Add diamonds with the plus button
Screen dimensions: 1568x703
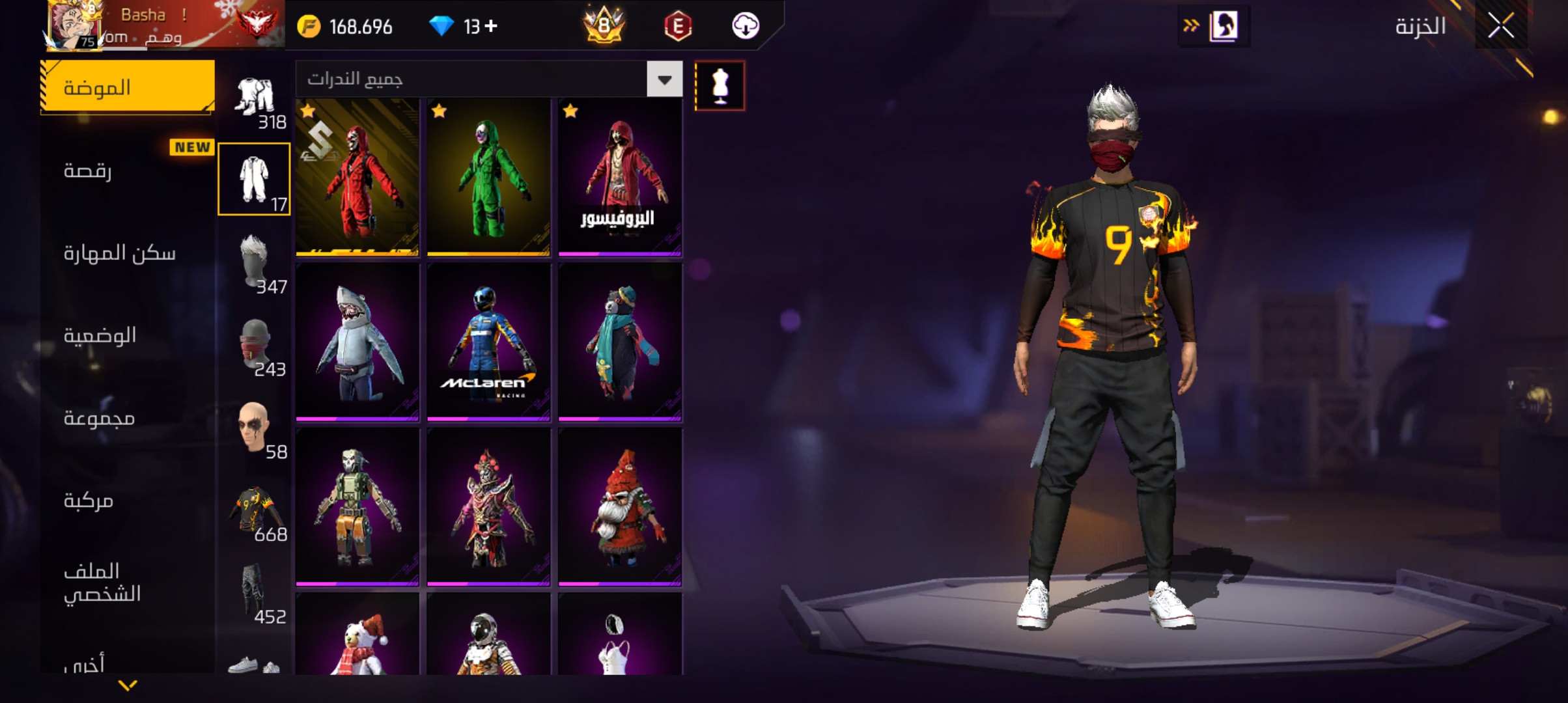(492, 26)
